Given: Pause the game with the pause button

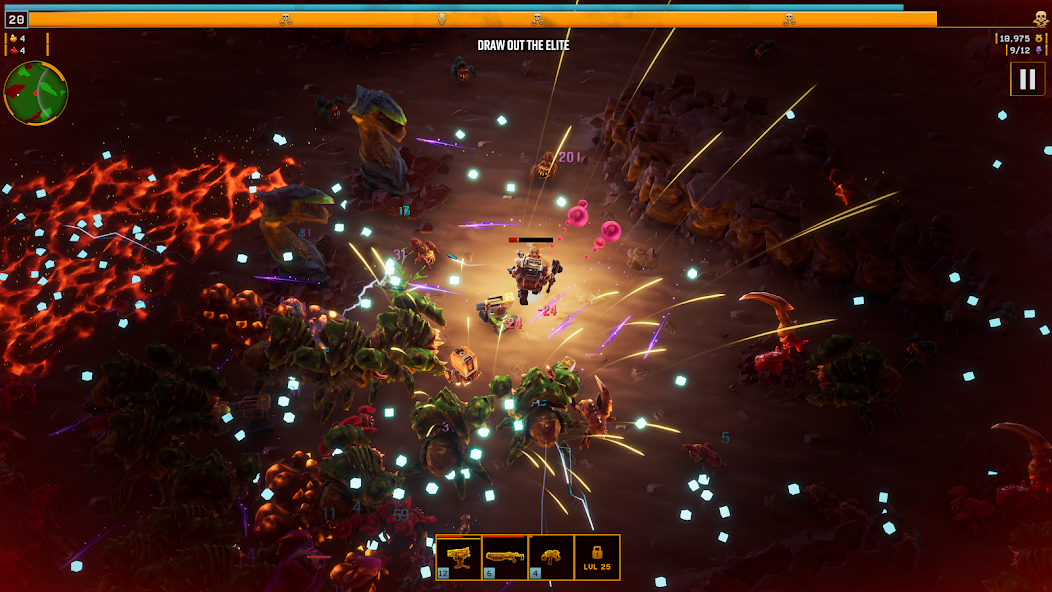Looking at the screenshot, I should coord(1027,79).
